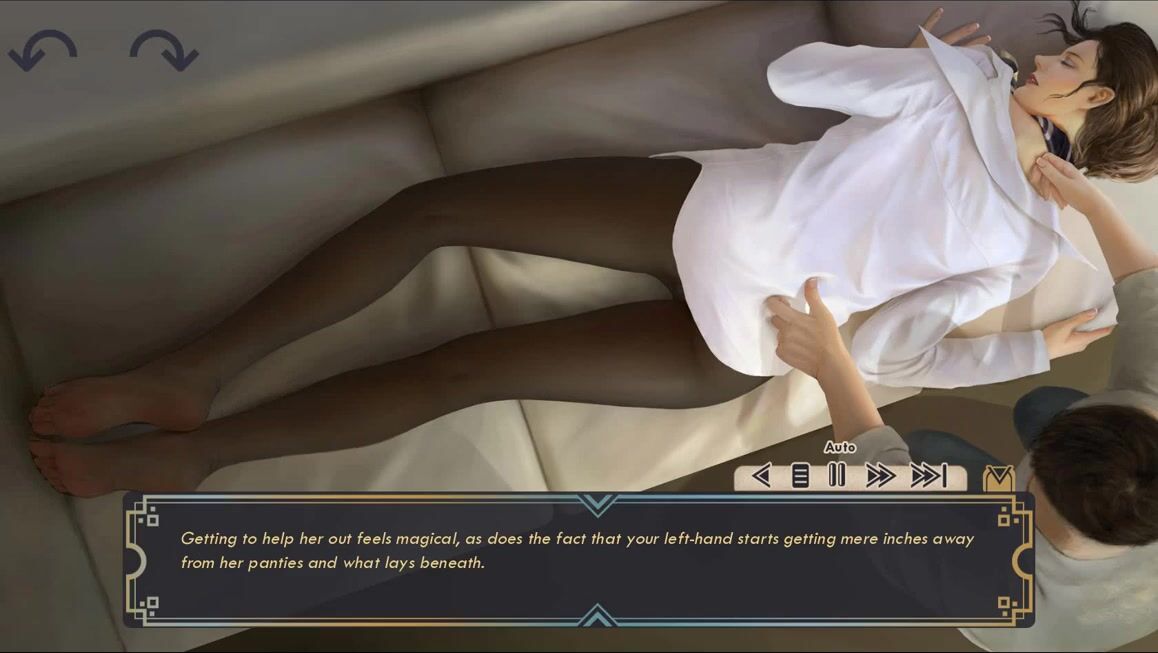Advance the text by clicking the dialogue box
The image size is (1158, 653).
coord(578,558)
